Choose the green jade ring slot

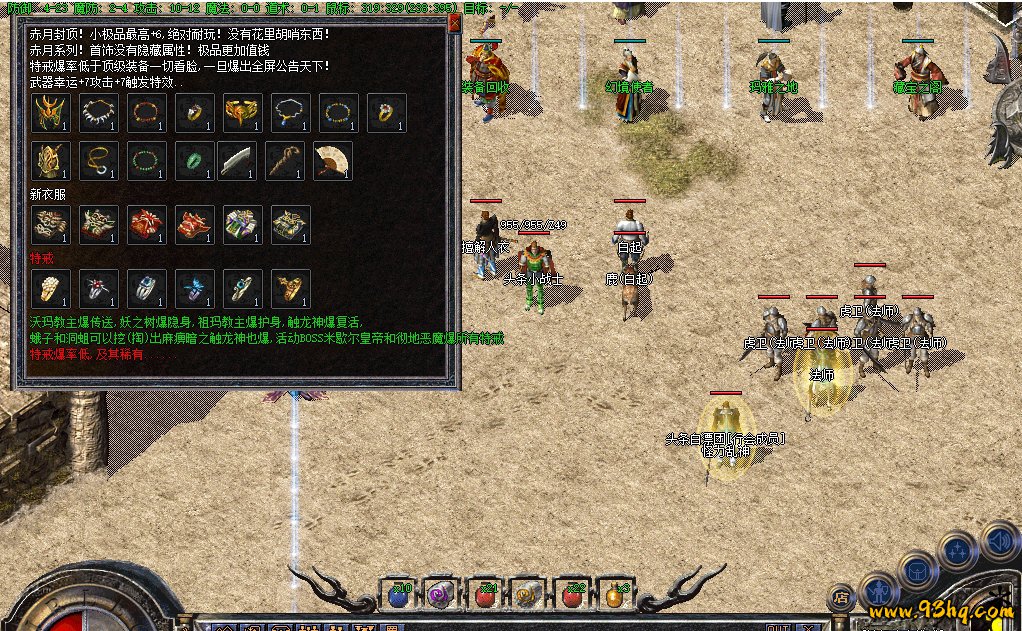(194, 161)
